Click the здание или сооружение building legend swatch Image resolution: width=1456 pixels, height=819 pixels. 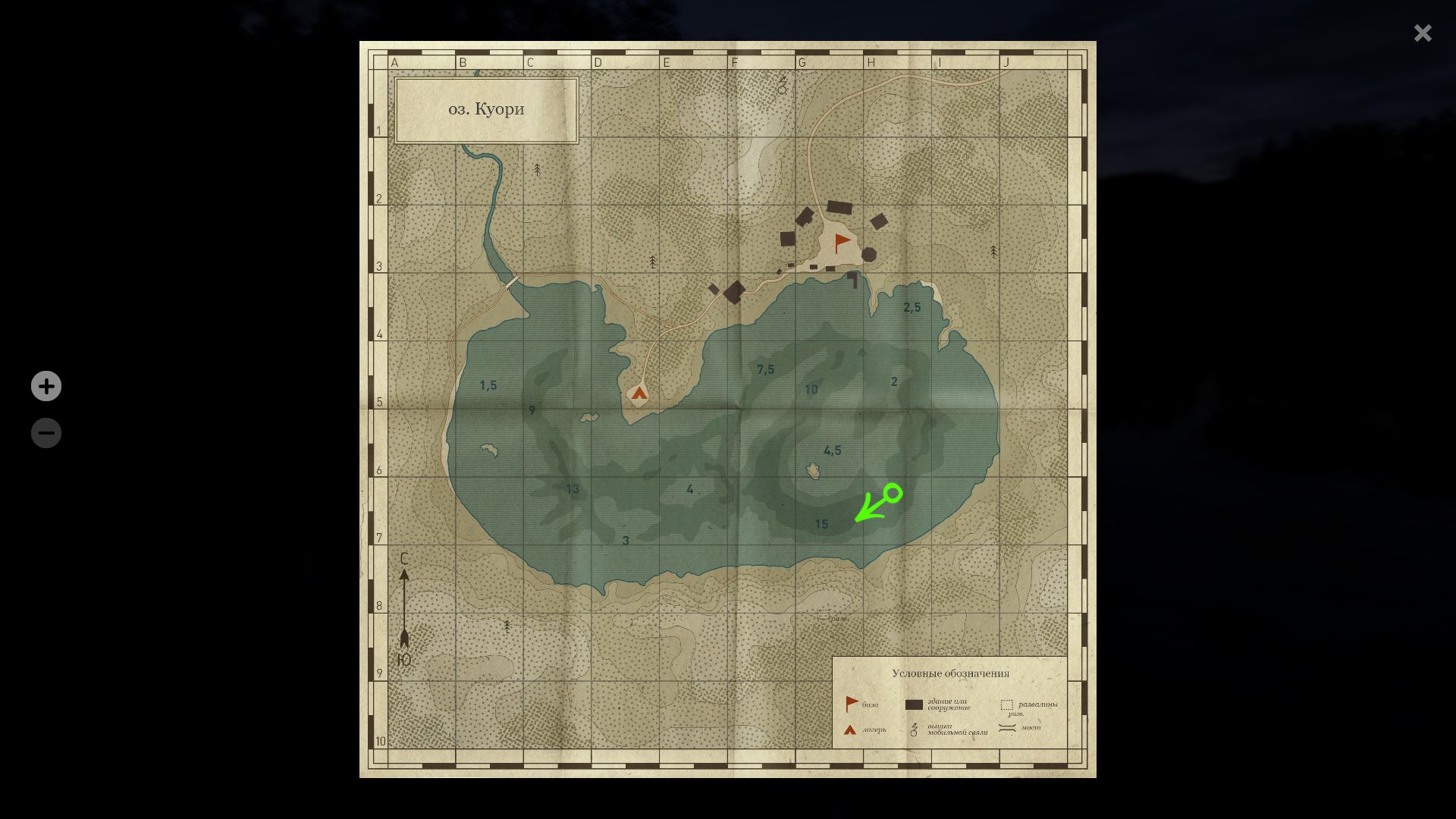[914, 703]
